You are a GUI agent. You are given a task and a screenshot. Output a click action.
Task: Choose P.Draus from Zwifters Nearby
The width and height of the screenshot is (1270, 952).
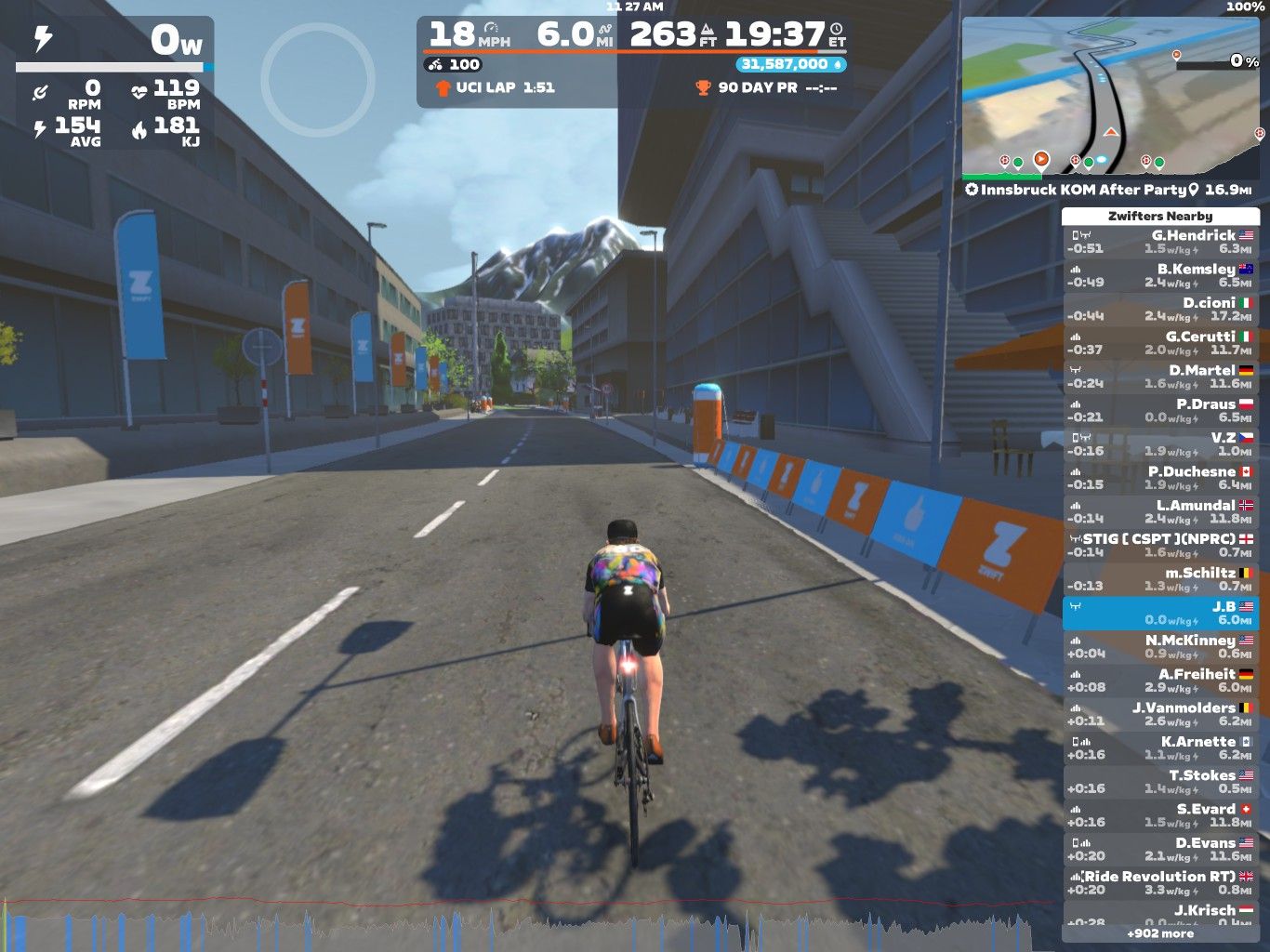(1160, 410)
